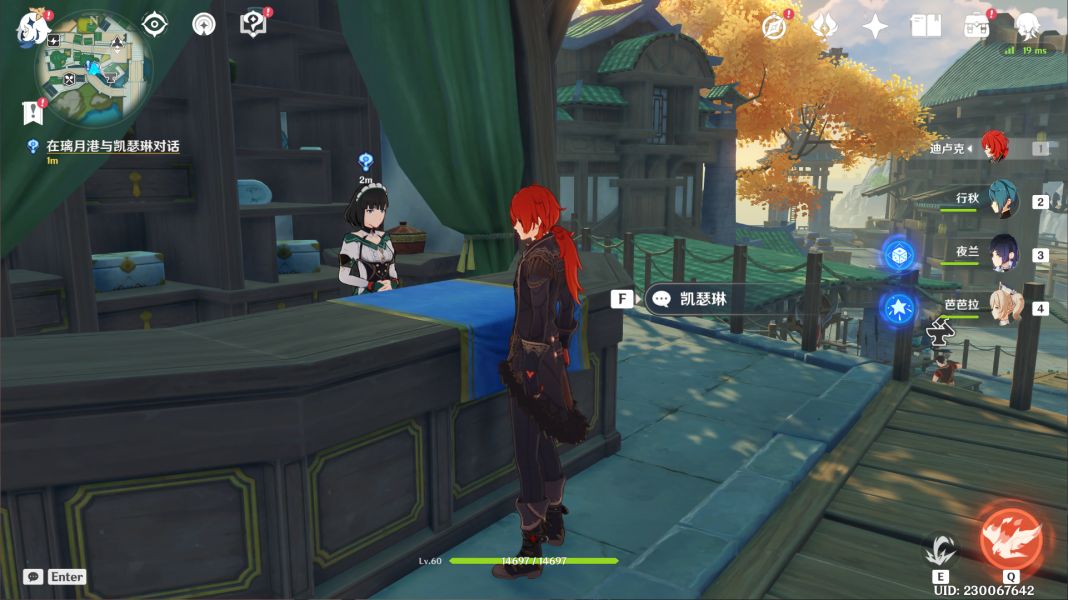1068x600 pixels.
Task: Click the banner flag icon with exclamation mark
Action: (33, 111)
